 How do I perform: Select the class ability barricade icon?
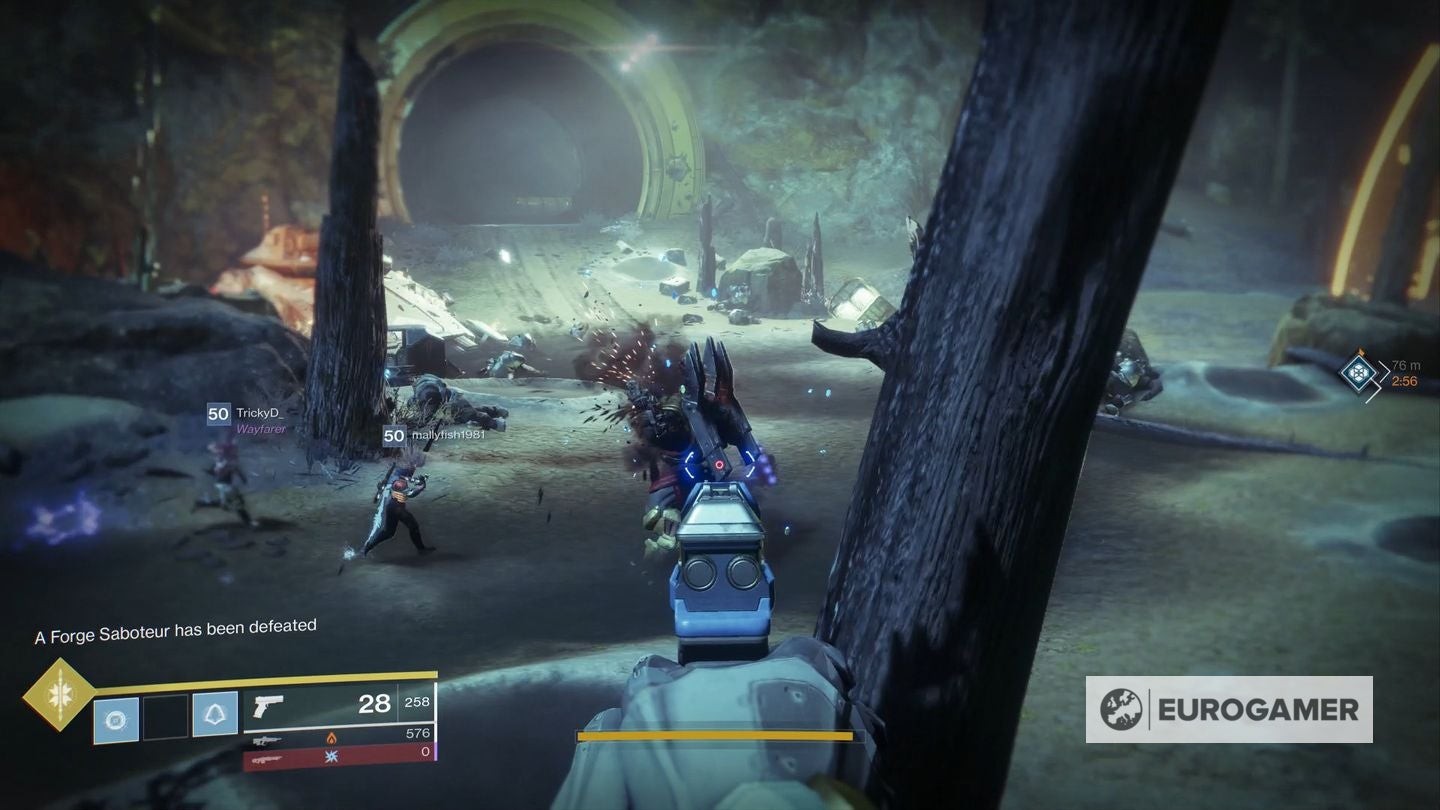coord(216,713)
